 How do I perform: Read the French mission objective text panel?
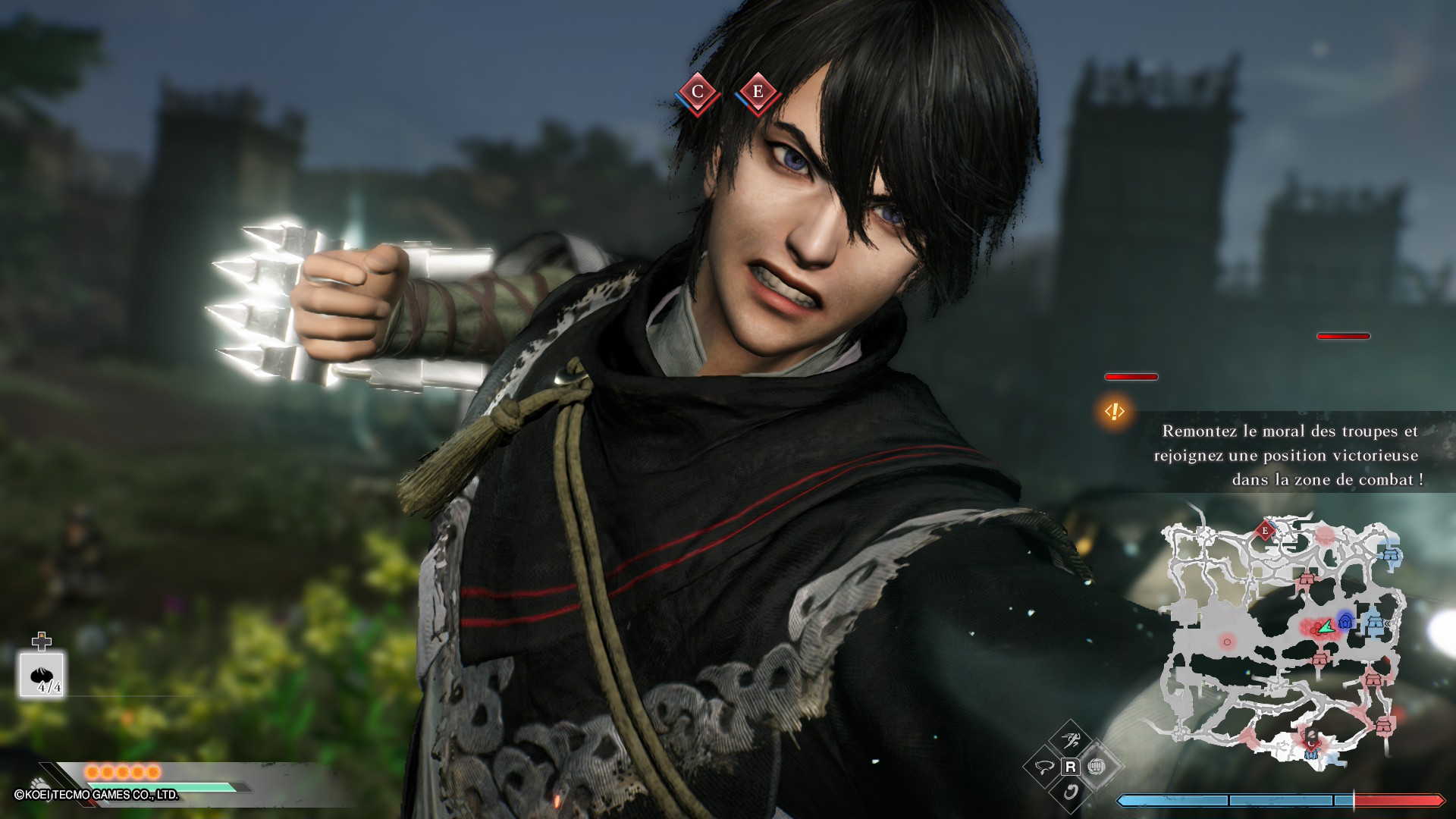tap(1289, 455)
